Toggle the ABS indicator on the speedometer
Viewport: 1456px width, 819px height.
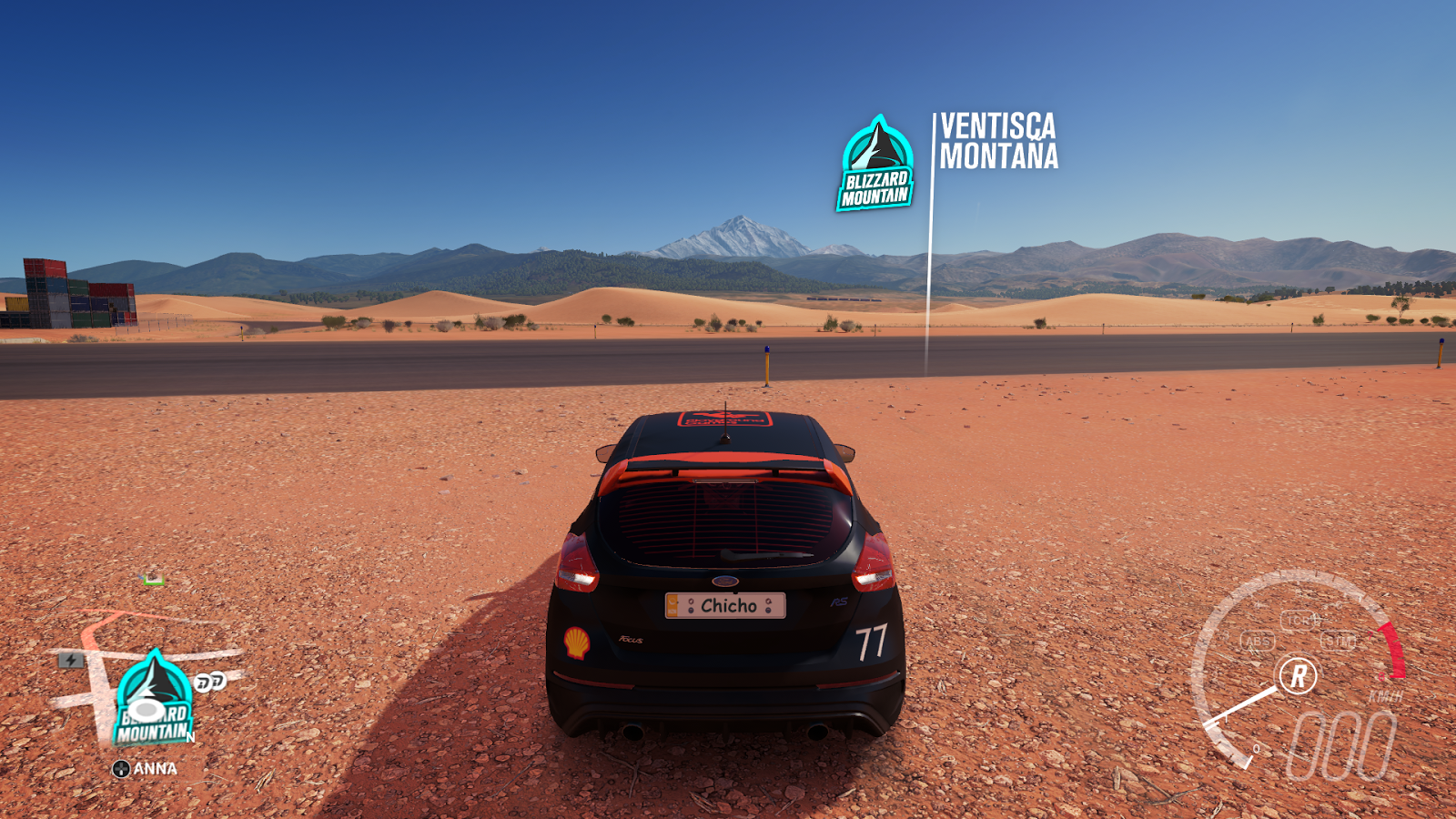point(1258,642)
